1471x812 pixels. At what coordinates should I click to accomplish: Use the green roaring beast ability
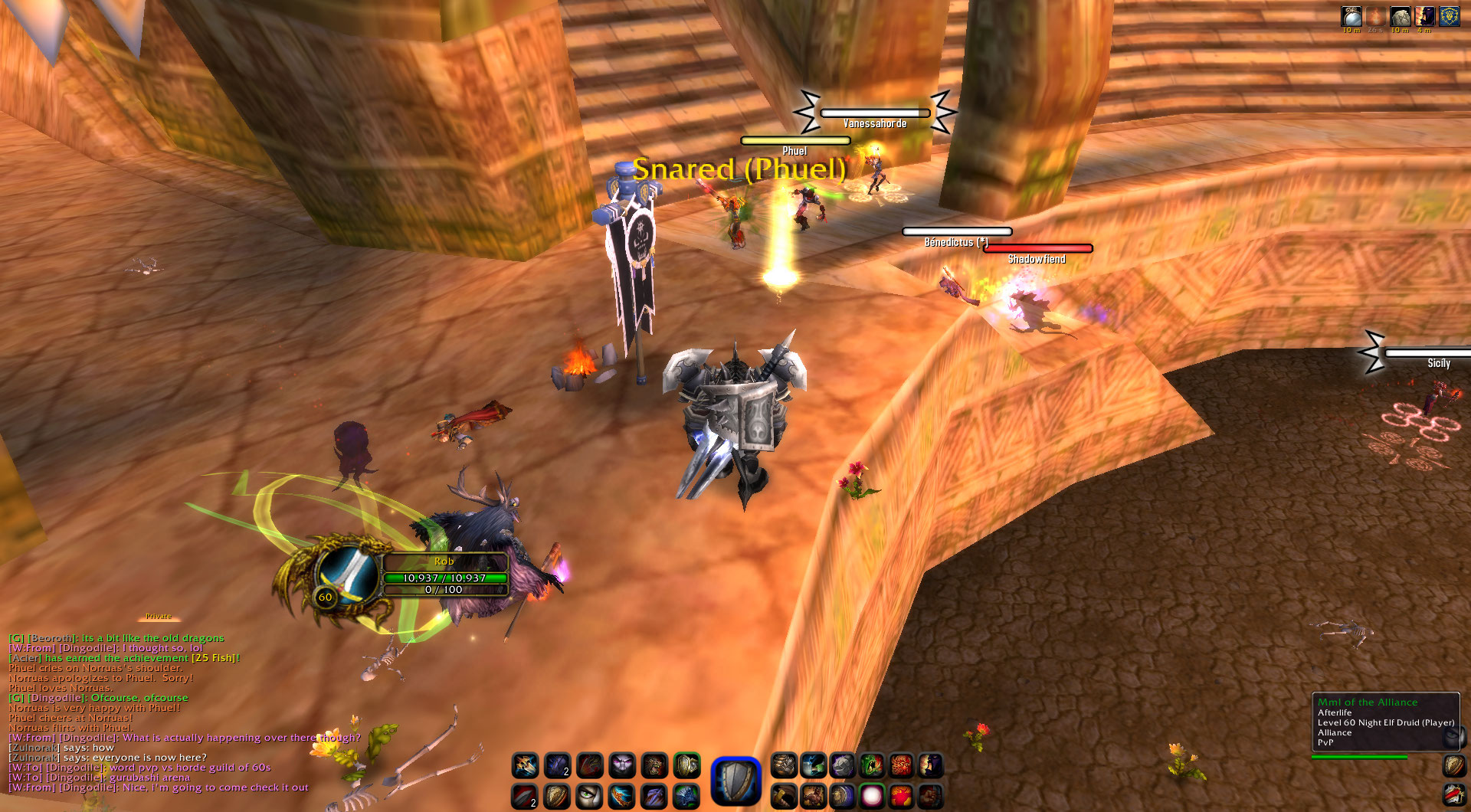click(x=872, y=765)
